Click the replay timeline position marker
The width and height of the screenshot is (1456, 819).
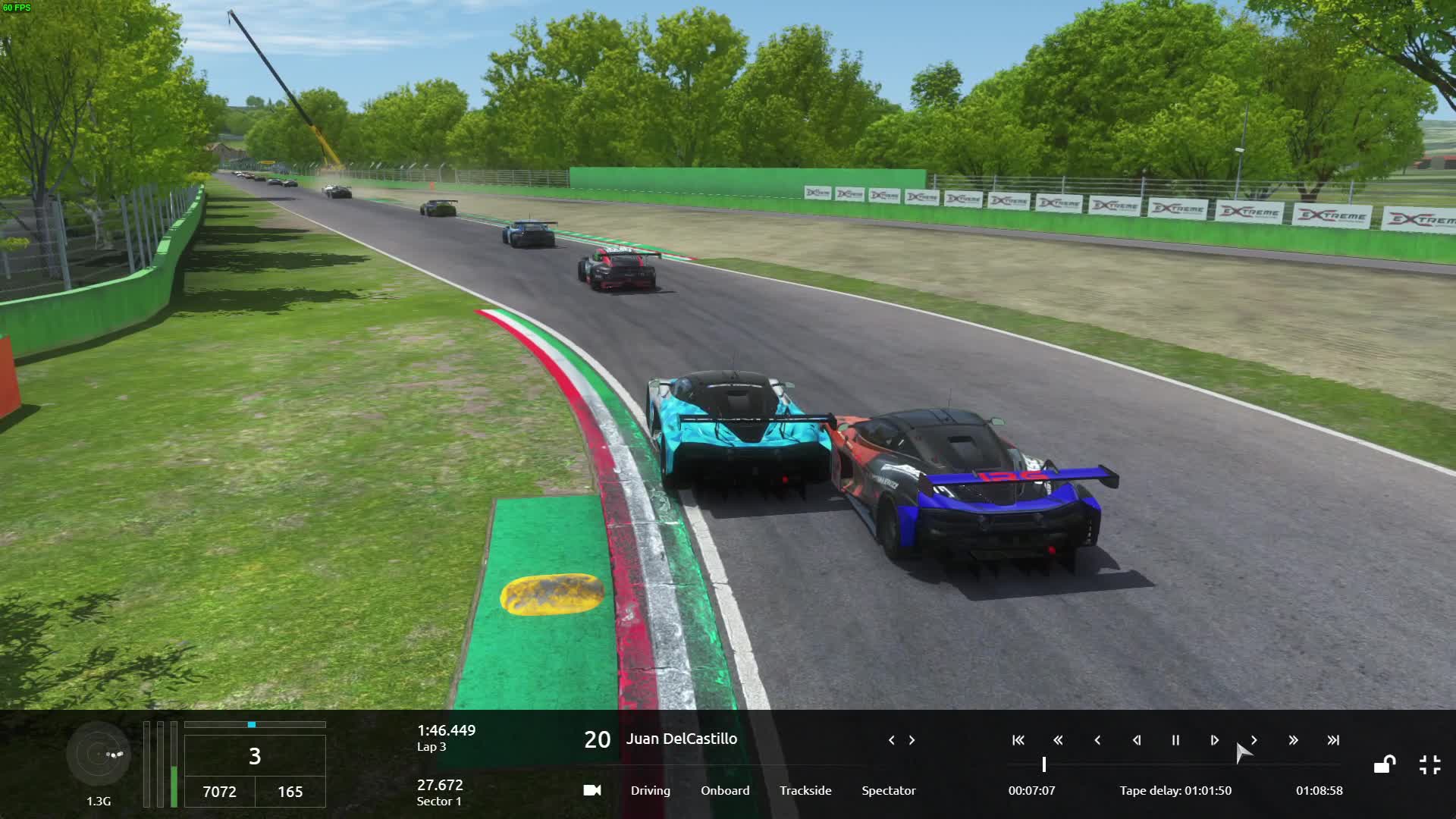[1044, 764]
